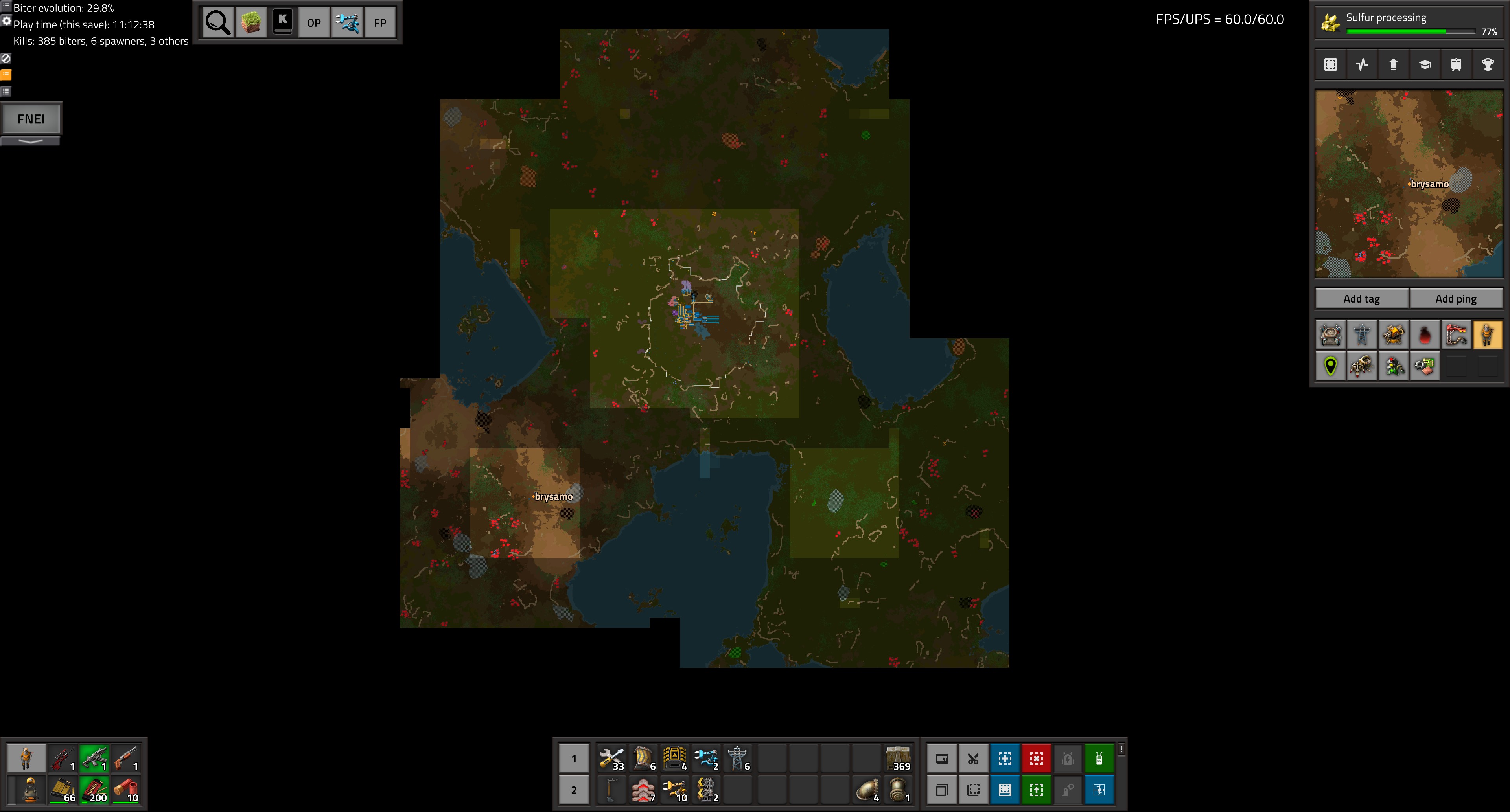Click the OP mod button
The image size is (1510, 812).
click(x=314, y=23)
